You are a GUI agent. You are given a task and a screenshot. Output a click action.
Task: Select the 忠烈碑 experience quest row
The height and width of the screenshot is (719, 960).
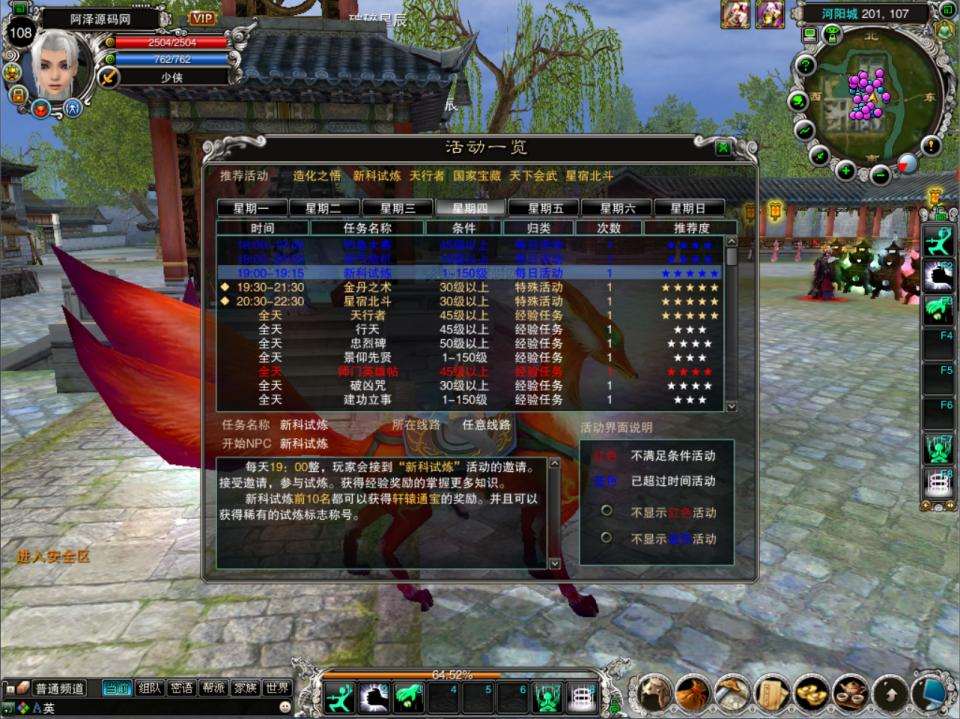(363, 343)
